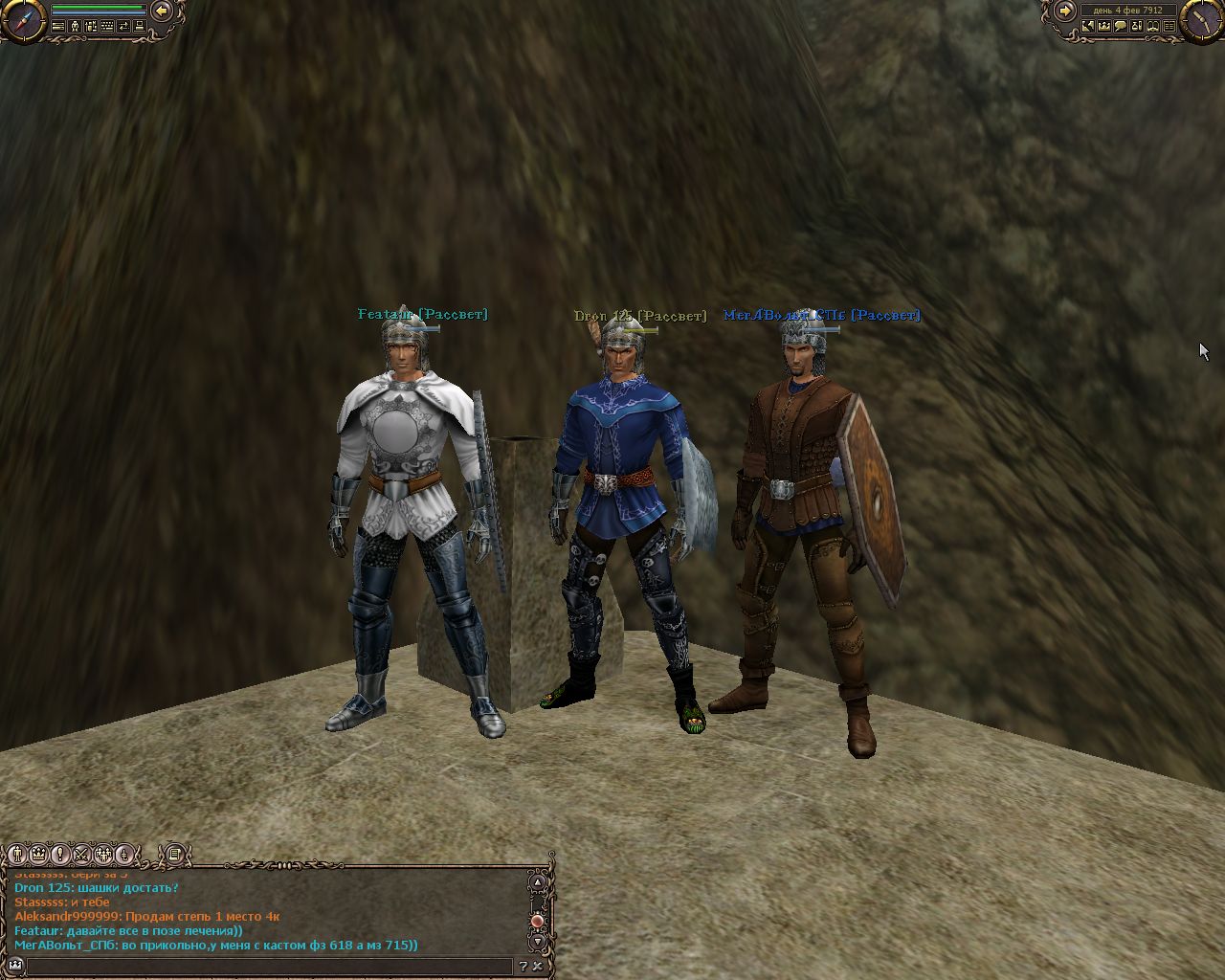The height and width of the screenshot is (980, 1225).
Task: Select the group of people chat channel tab
Action: (103, 853)
